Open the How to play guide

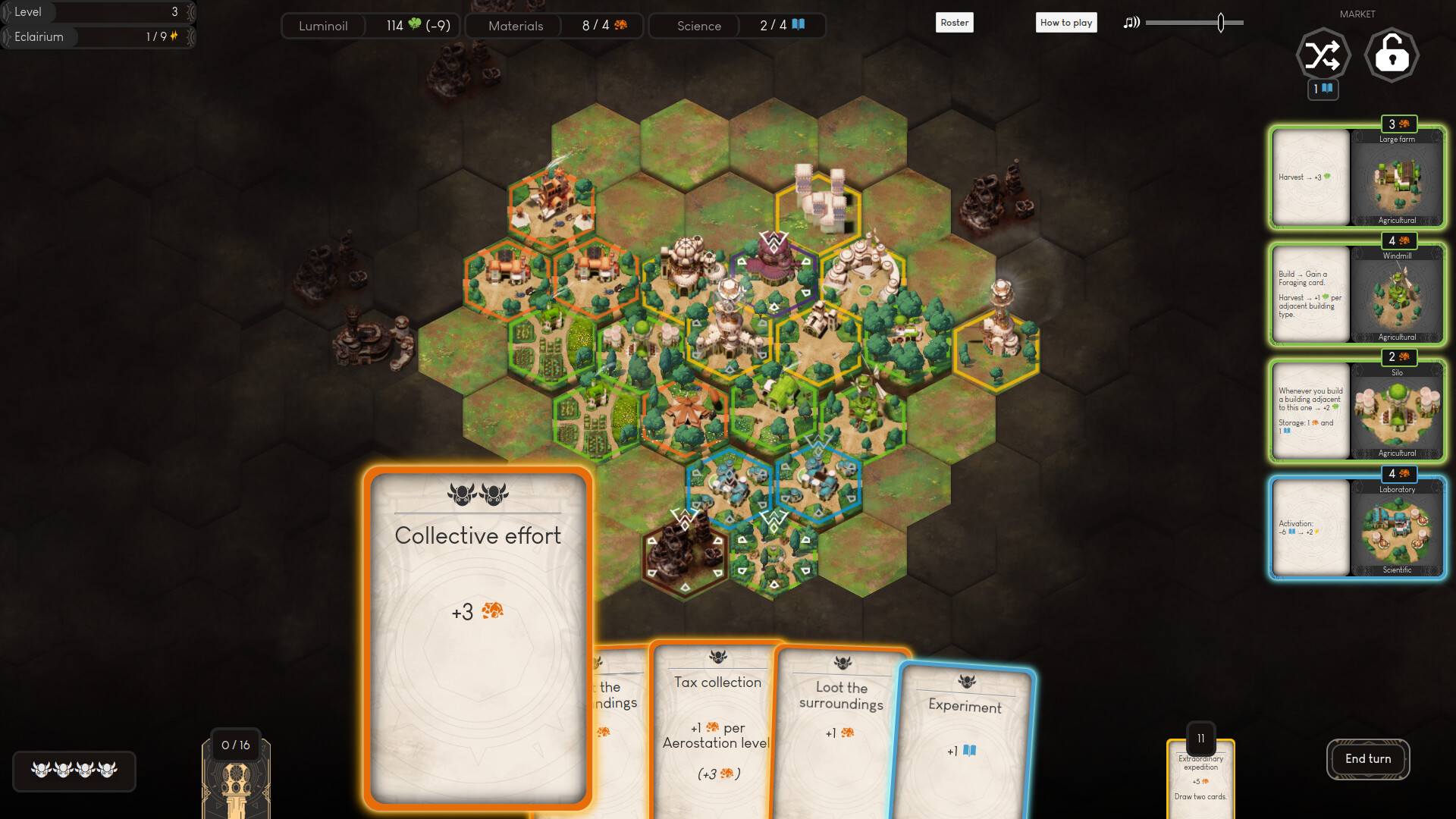click(x=1066, y=22)
